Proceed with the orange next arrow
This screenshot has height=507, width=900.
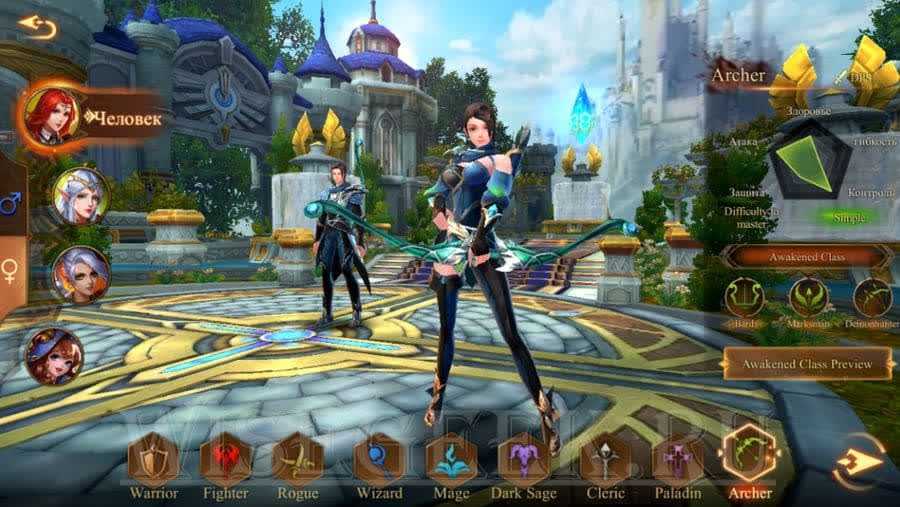coord(861,461)
